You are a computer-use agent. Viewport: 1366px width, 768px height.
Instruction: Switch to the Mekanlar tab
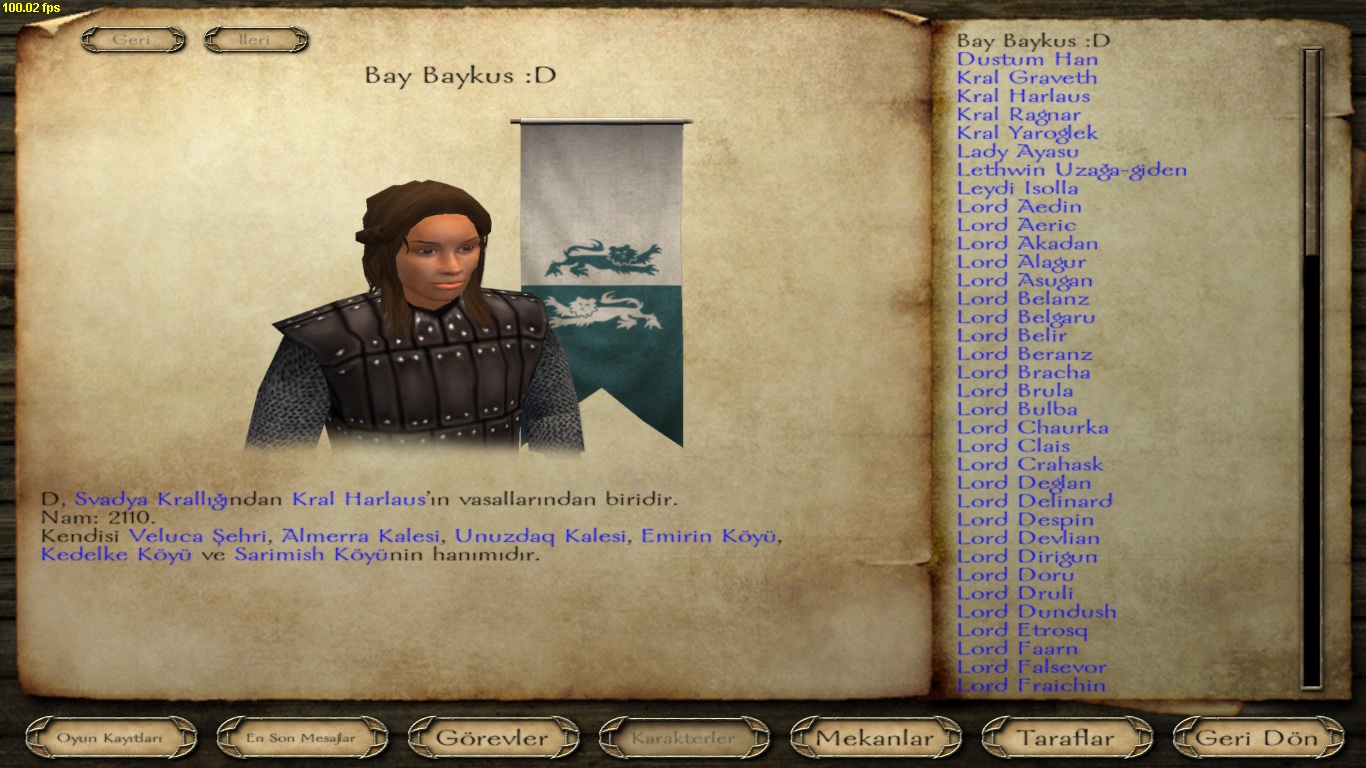(875, 739)
